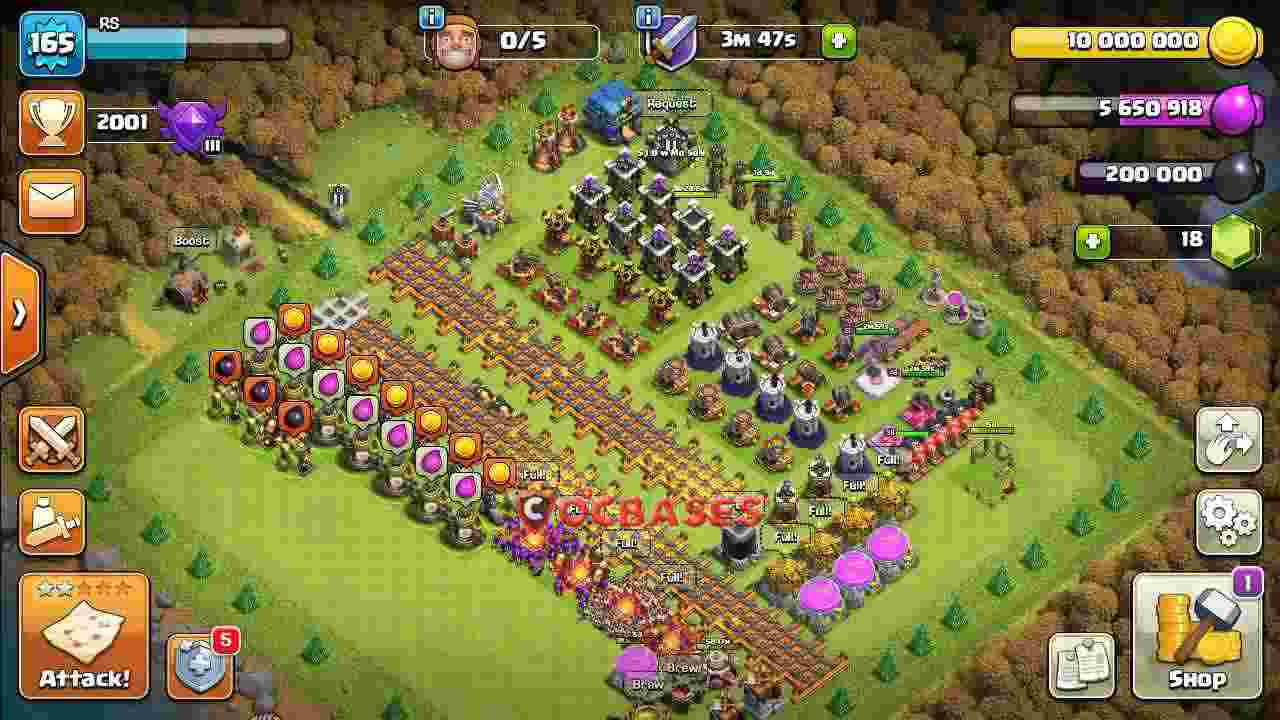Screen dimensions: 1280x720
Task: Open the attack log crossed swords icon
Action: tap(50, 438)
